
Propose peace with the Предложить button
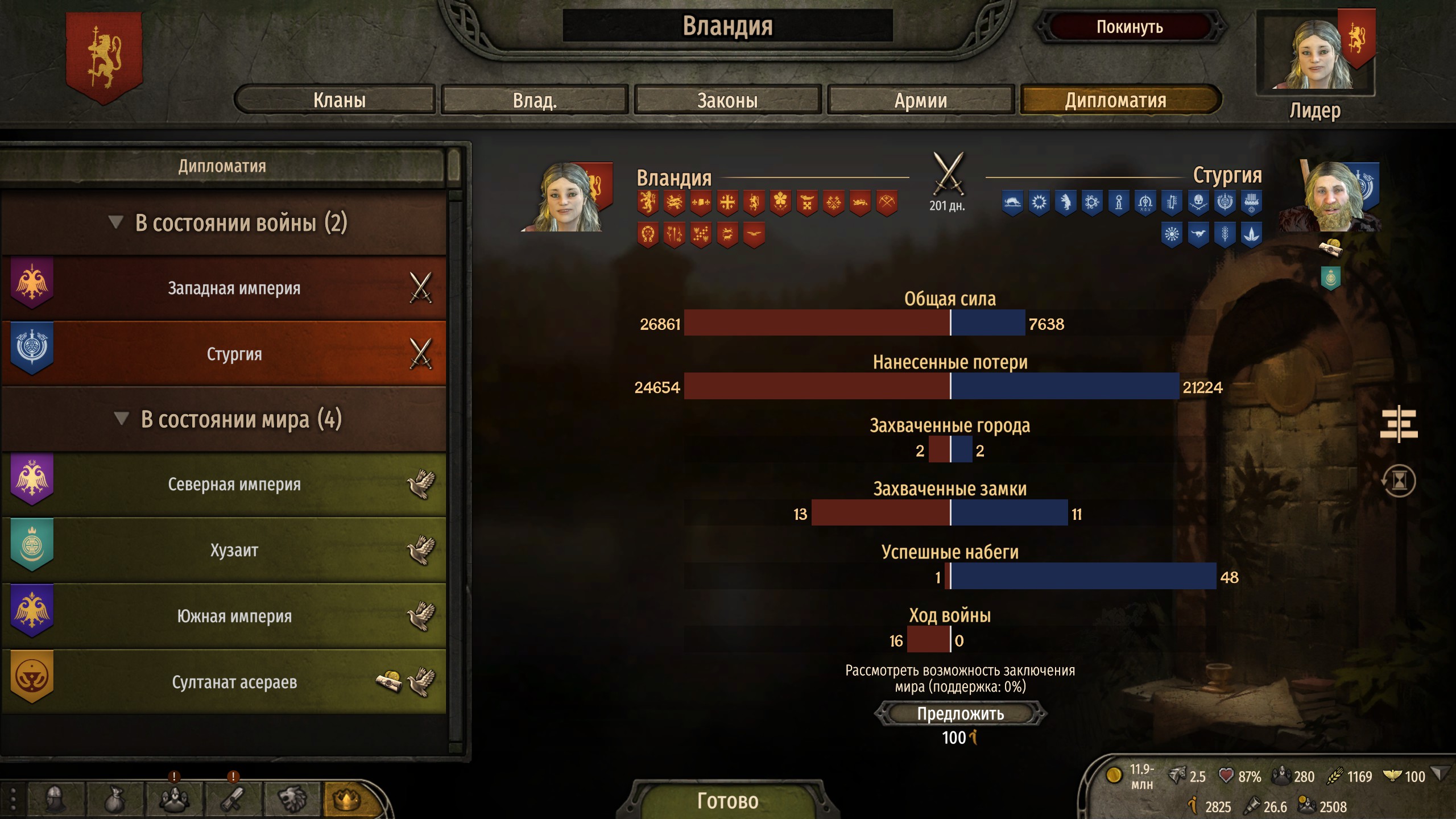[x=960, y=714]
